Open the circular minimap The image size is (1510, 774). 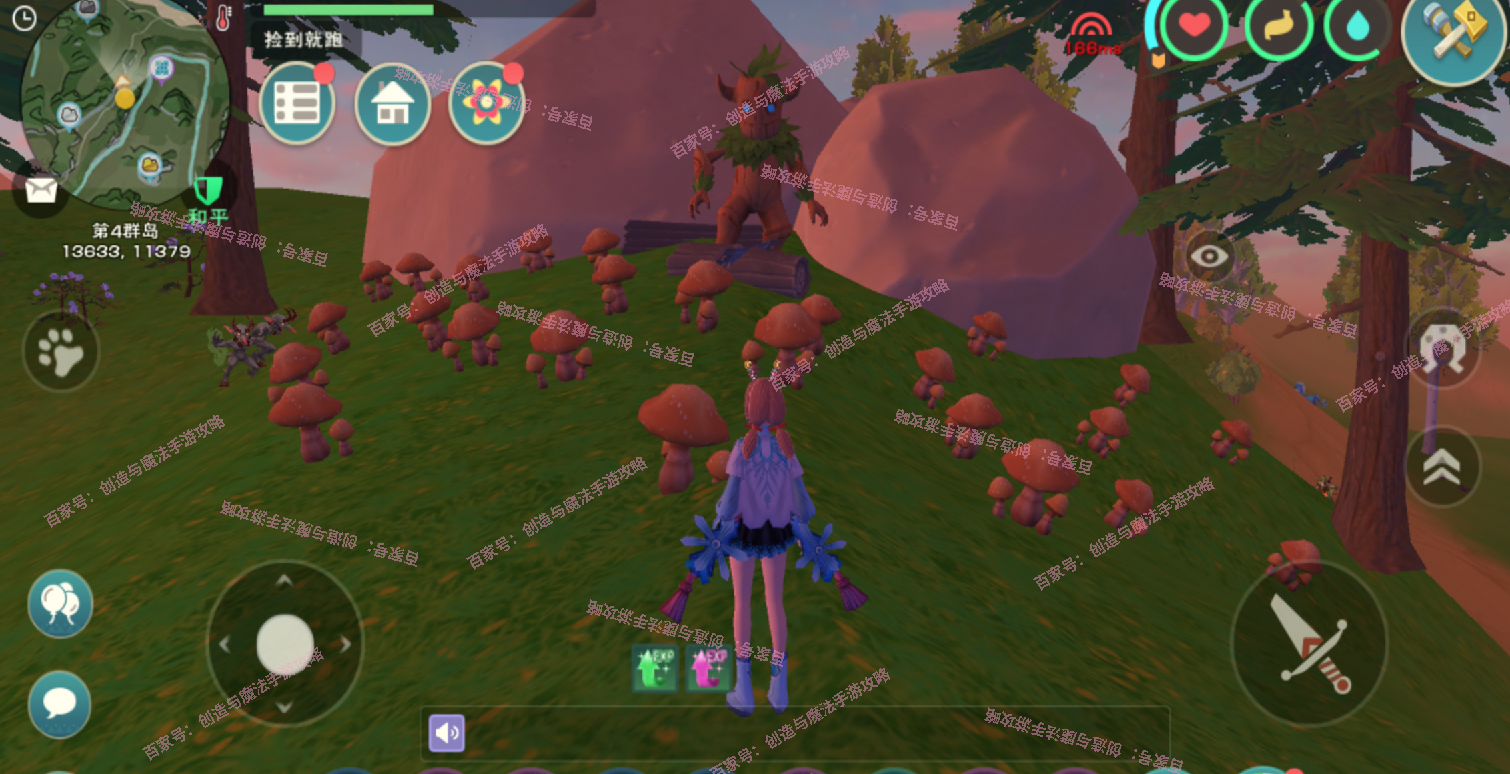coord(125,95)
